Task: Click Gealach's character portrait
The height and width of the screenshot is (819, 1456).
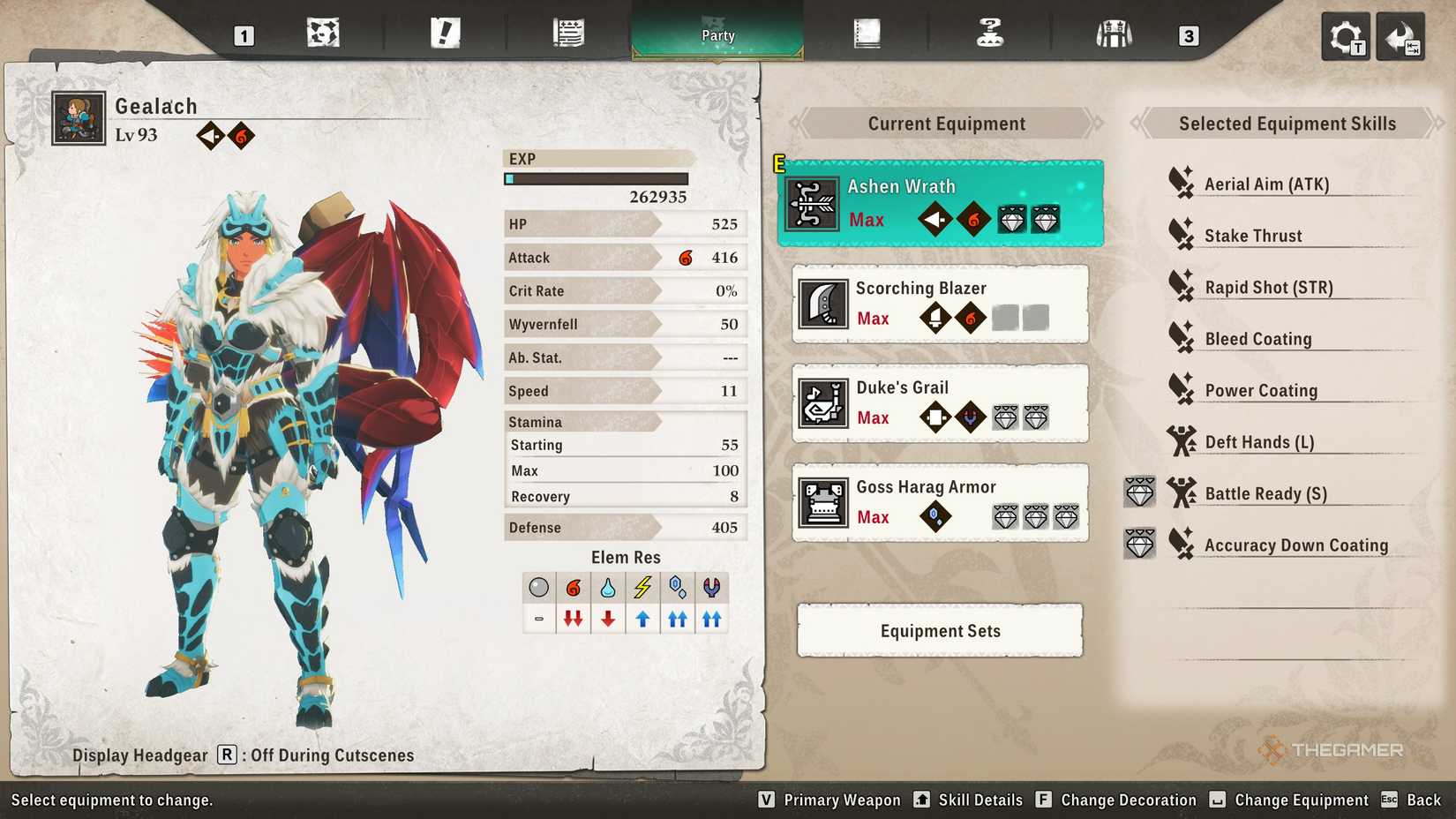Action: tap(78, 116)
